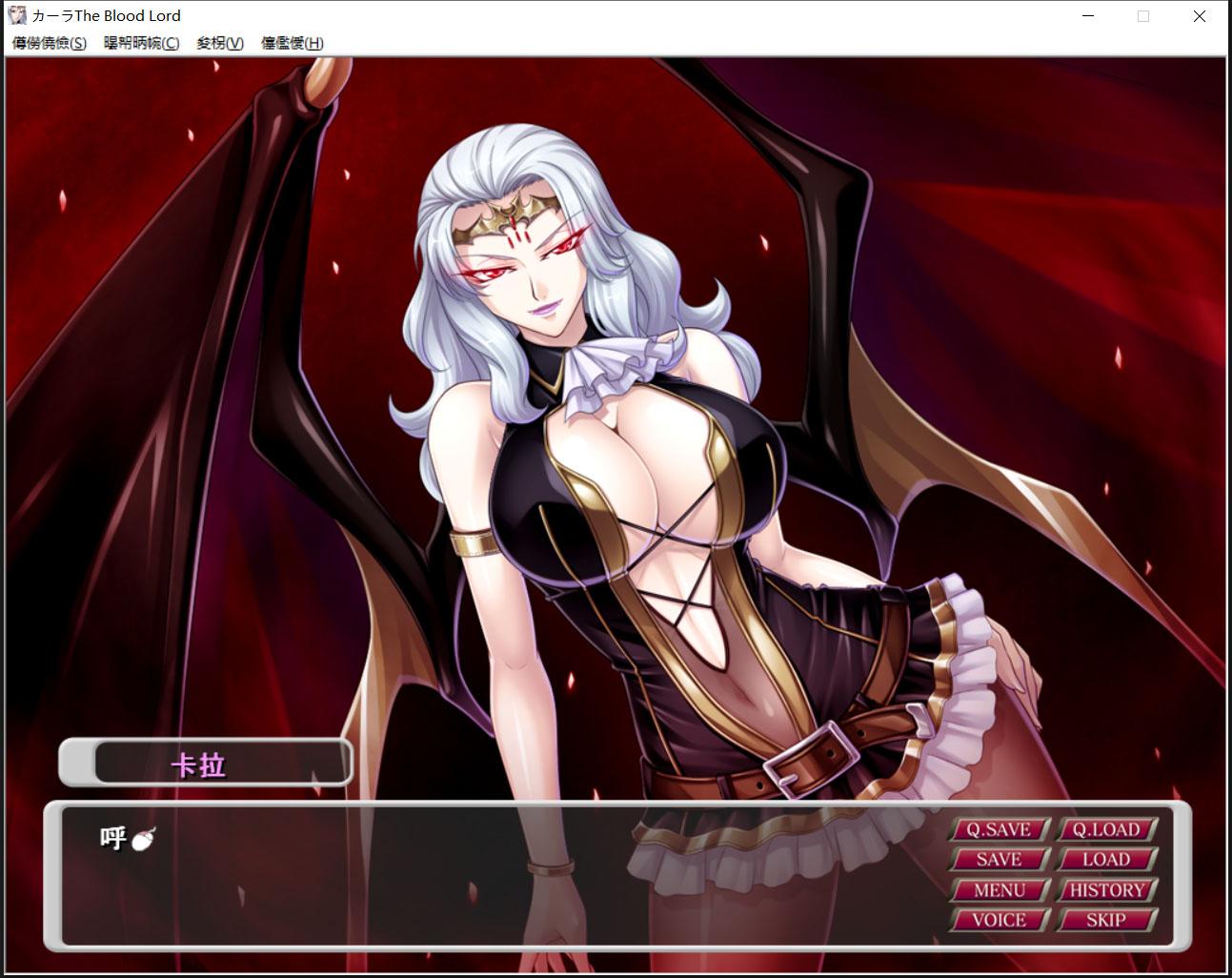This screenshot has width=1232, height=978.
Task: Click the game's character portrait icon in title bar
Action: coord(18,15)
